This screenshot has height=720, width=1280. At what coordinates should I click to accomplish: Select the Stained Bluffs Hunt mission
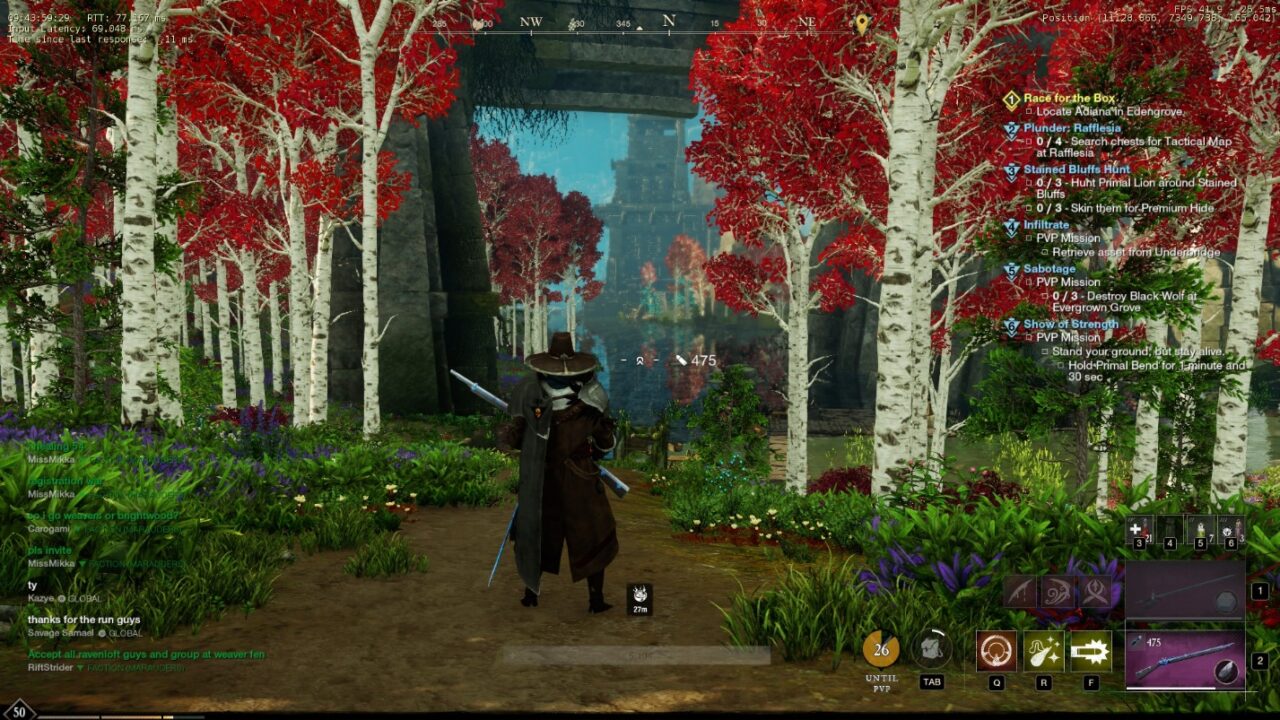click(x=1076, y=170)
